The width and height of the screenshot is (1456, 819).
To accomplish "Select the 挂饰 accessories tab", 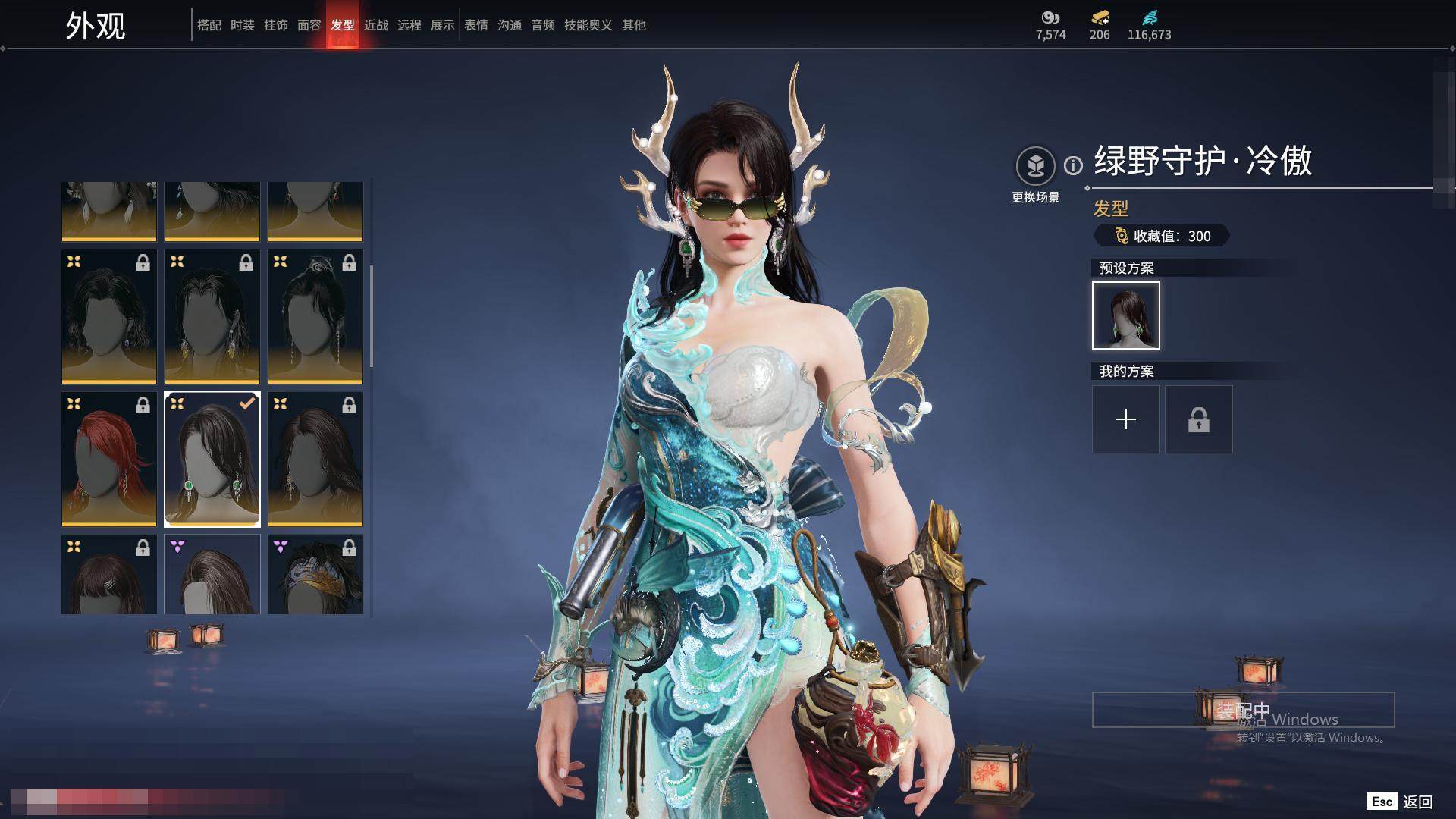I will pos(275,25).
